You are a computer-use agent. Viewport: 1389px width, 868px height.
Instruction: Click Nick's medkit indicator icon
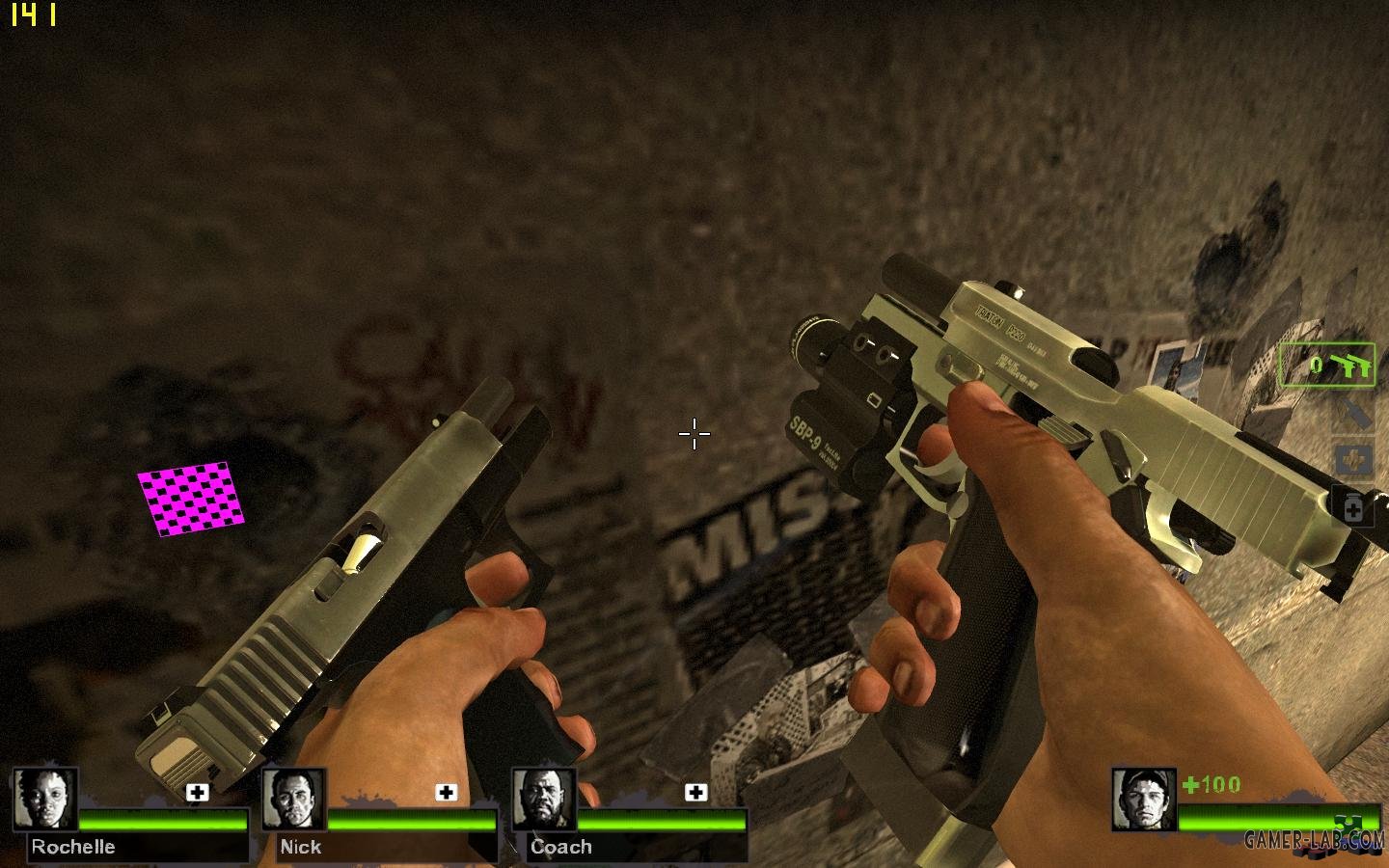click(446, 793)
